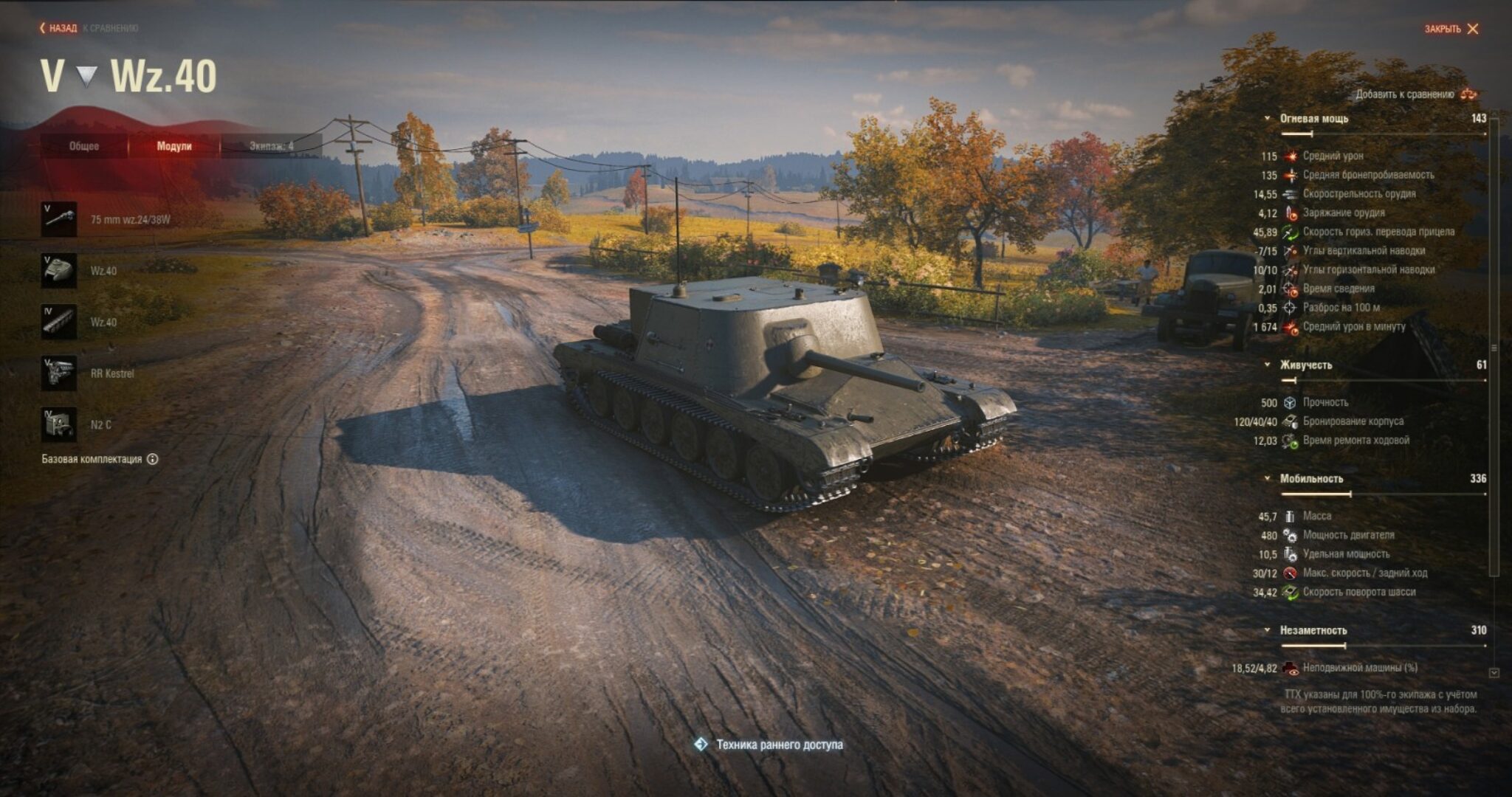The height and width of the screenshot is (797, 1512).
Task: Select the RR Kestrel engine module
Action: [59, 373]
